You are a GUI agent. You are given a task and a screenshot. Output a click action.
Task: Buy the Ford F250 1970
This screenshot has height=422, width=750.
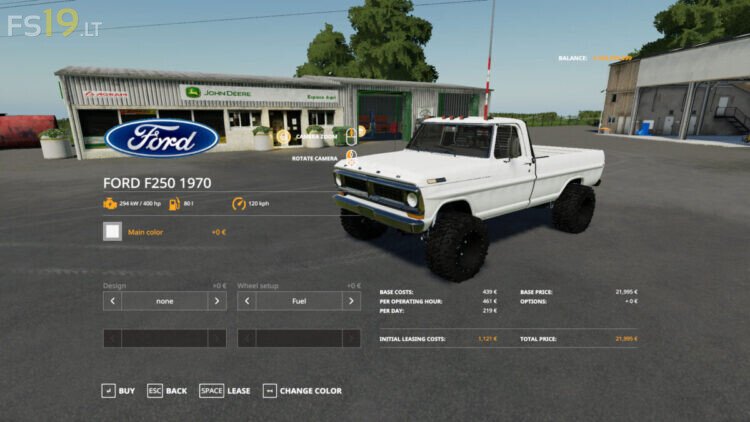point(118,391)
